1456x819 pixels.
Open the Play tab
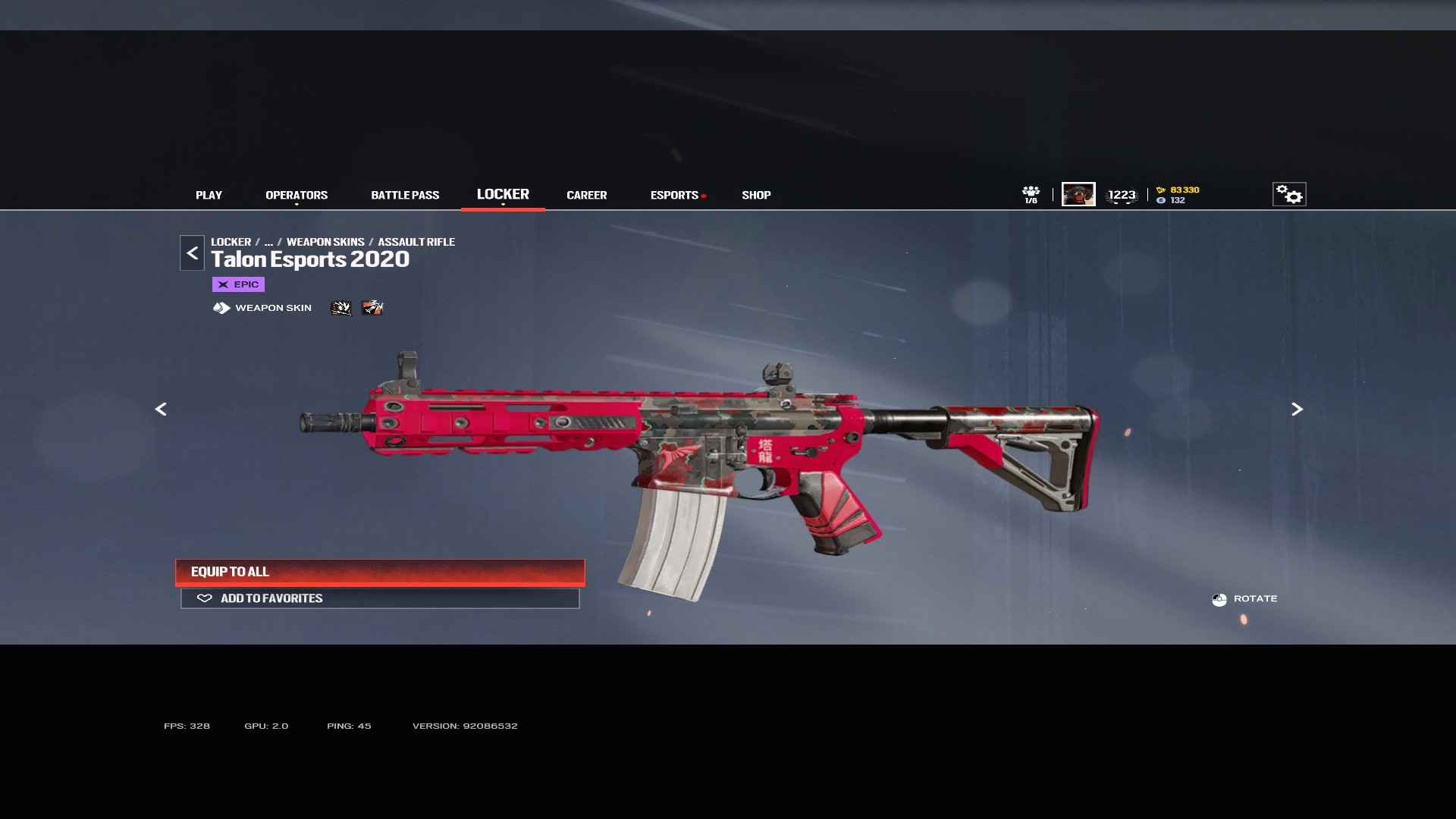coord(209,195)
